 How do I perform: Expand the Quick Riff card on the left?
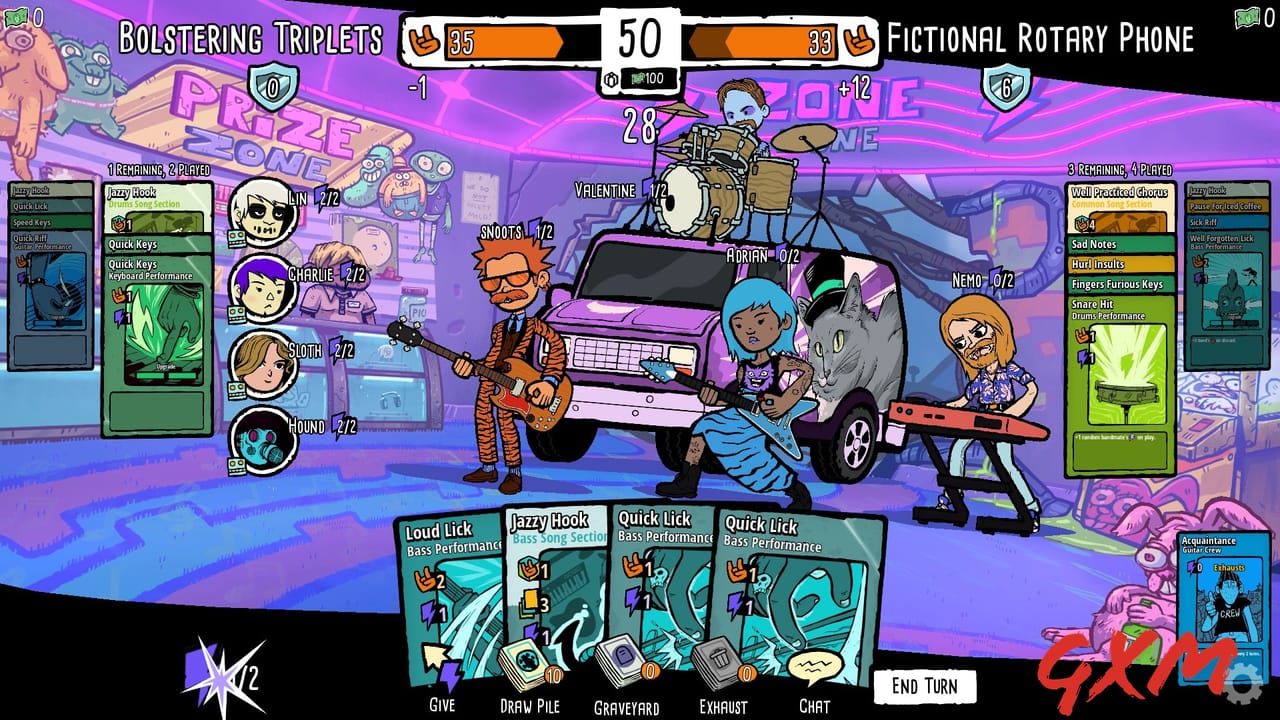(40, 239)
